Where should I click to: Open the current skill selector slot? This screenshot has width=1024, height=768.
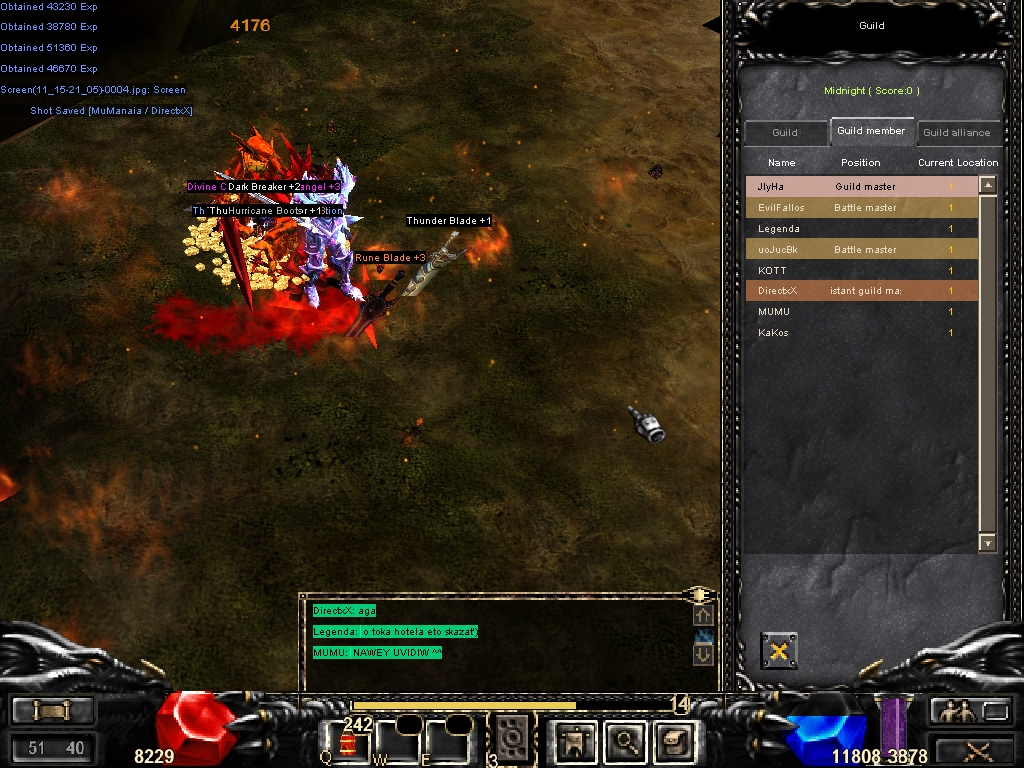coord(513,738)
